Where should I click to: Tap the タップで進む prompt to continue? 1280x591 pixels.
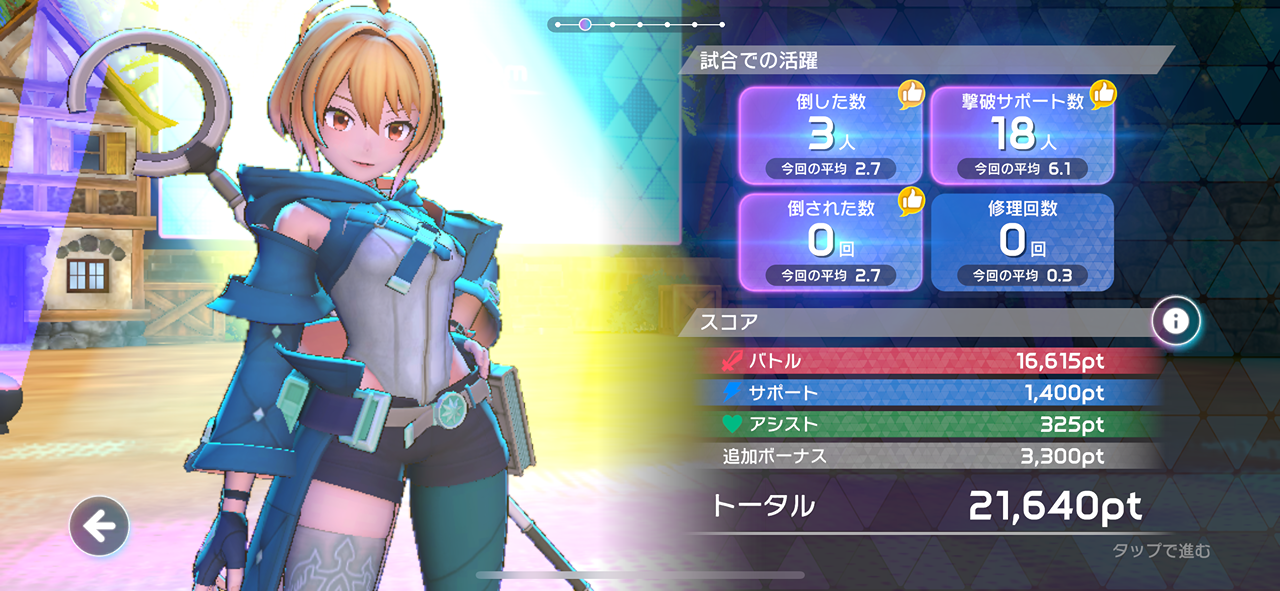point(1161,551)
